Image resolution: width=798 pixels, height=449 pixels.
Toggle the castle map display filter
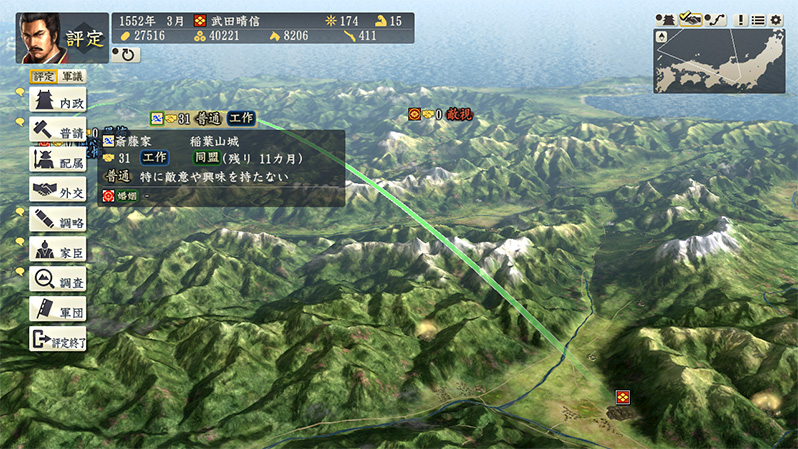tap(665, 19)
